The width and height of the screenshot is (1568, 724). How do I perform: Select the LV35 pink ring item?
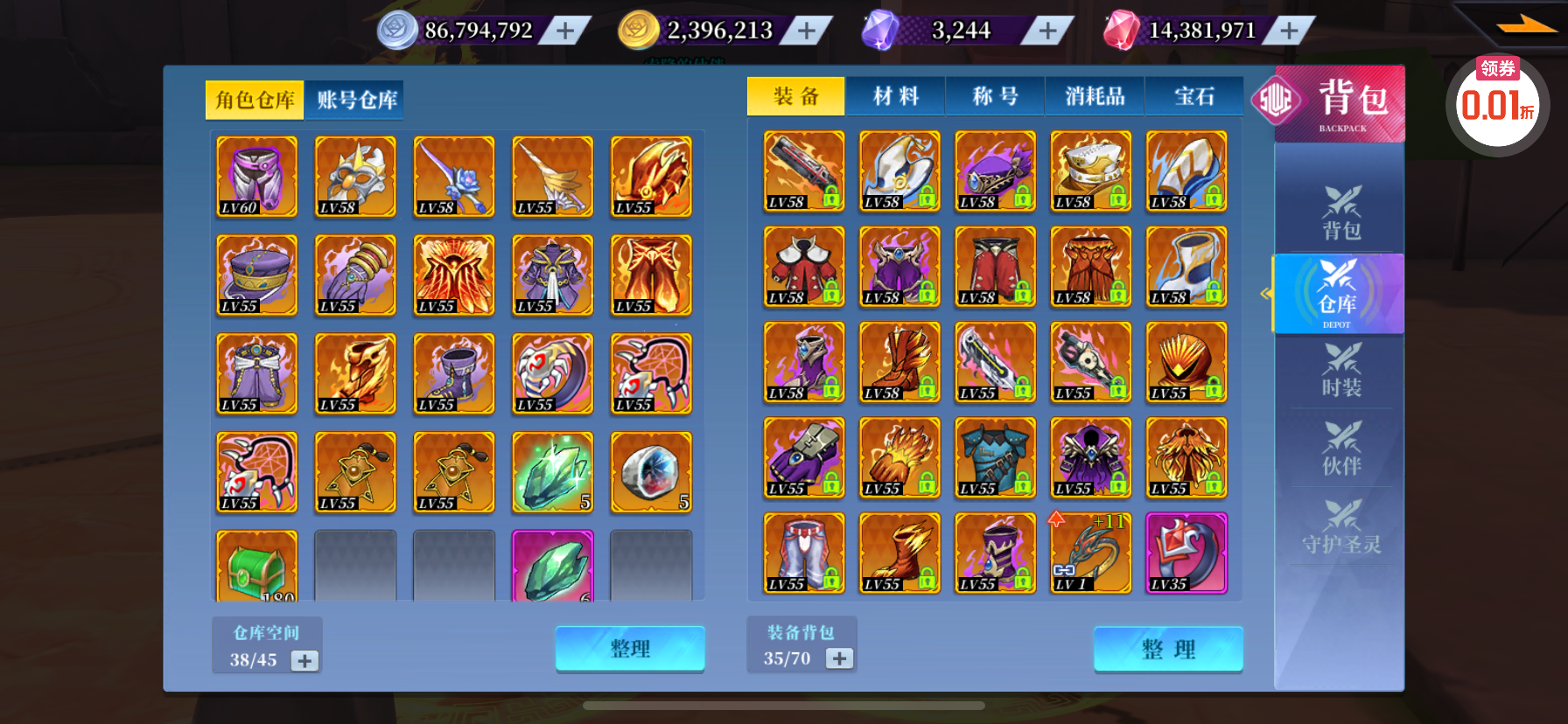(x=1186, y=553)
